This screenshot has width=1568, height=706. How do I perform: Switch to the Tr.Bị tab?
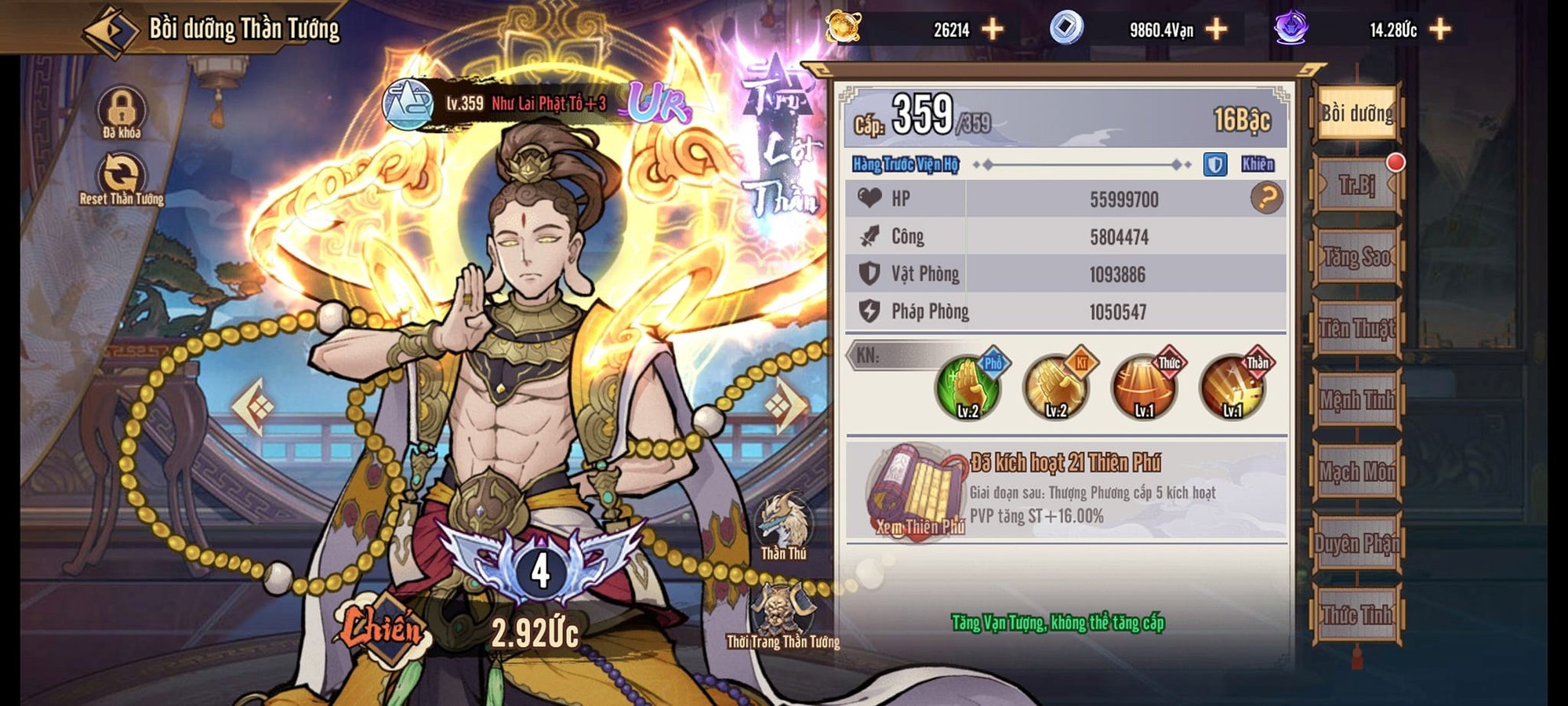(x=1356, y=185)
